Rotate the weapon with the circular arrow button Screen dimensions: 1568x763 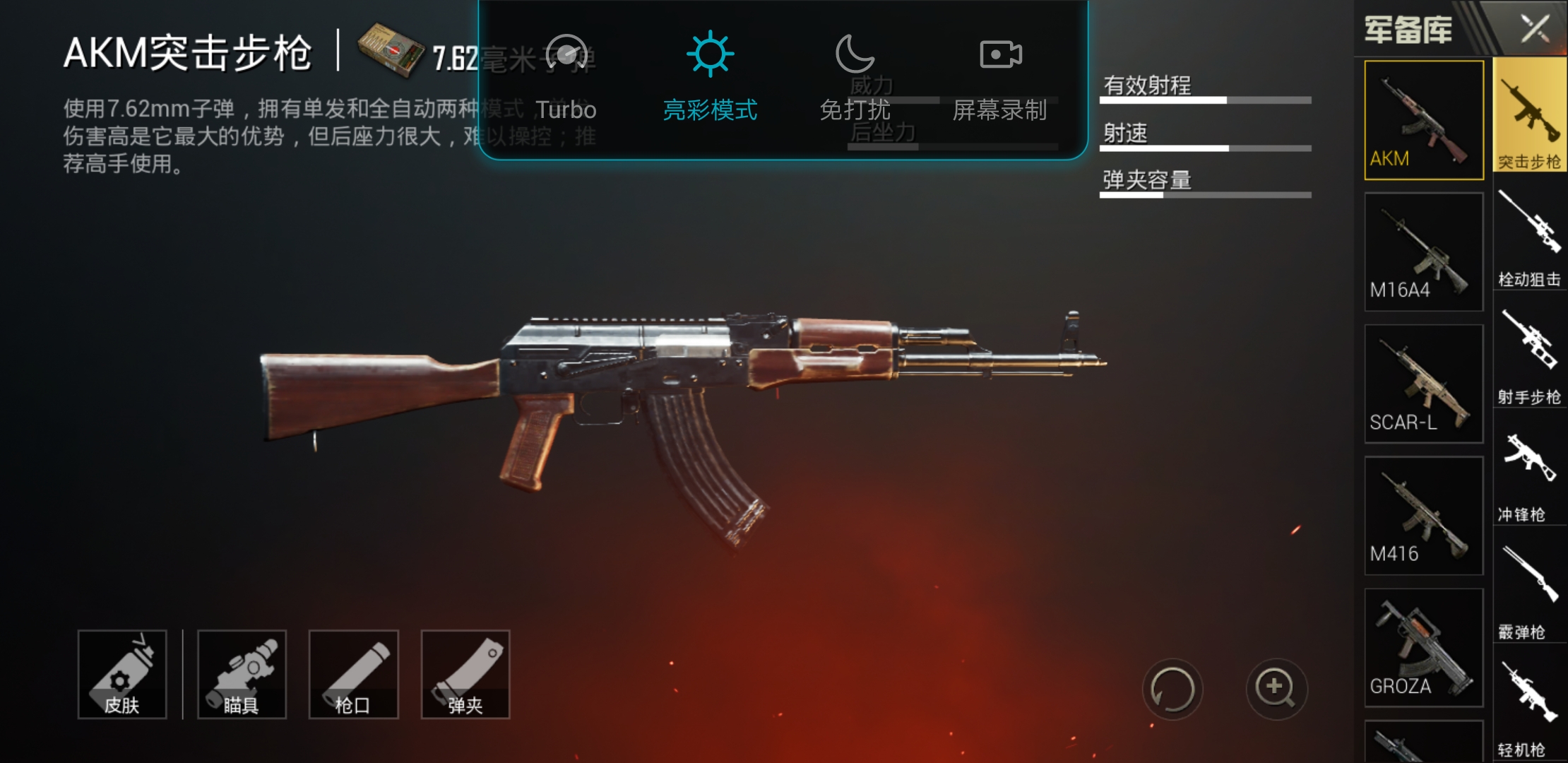(x=1172, y=689)
